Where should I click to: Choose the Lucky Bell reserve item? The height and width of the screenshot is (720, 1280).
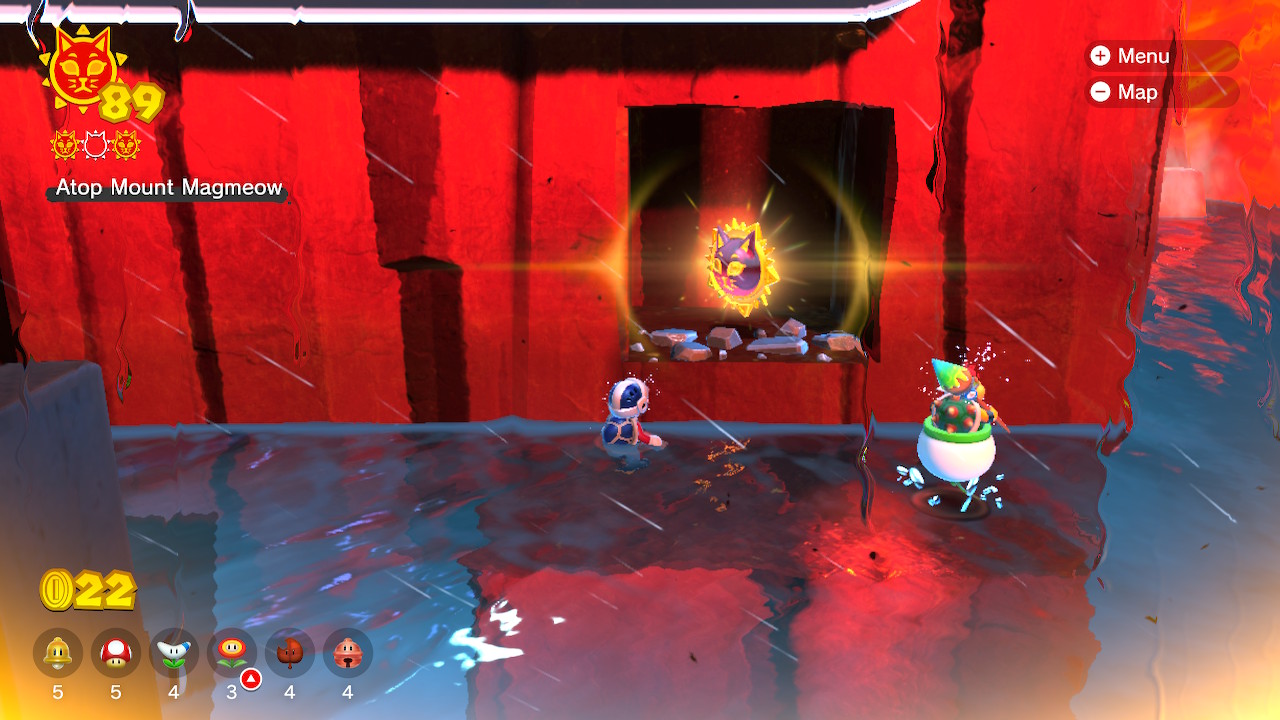tap(348, 653)
